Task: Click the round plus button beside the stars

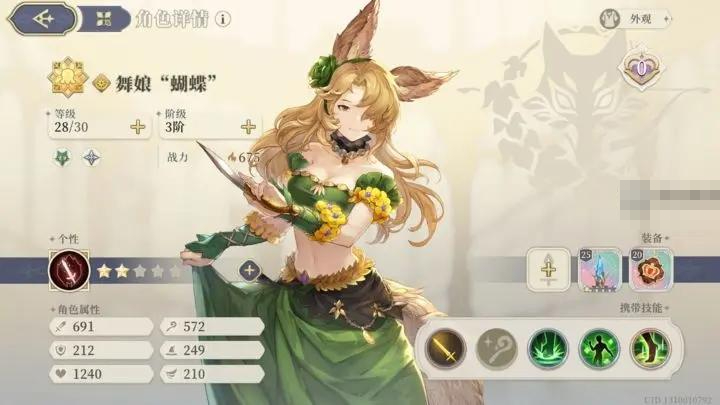Action: pyautogui.click(x=248, y=269)
